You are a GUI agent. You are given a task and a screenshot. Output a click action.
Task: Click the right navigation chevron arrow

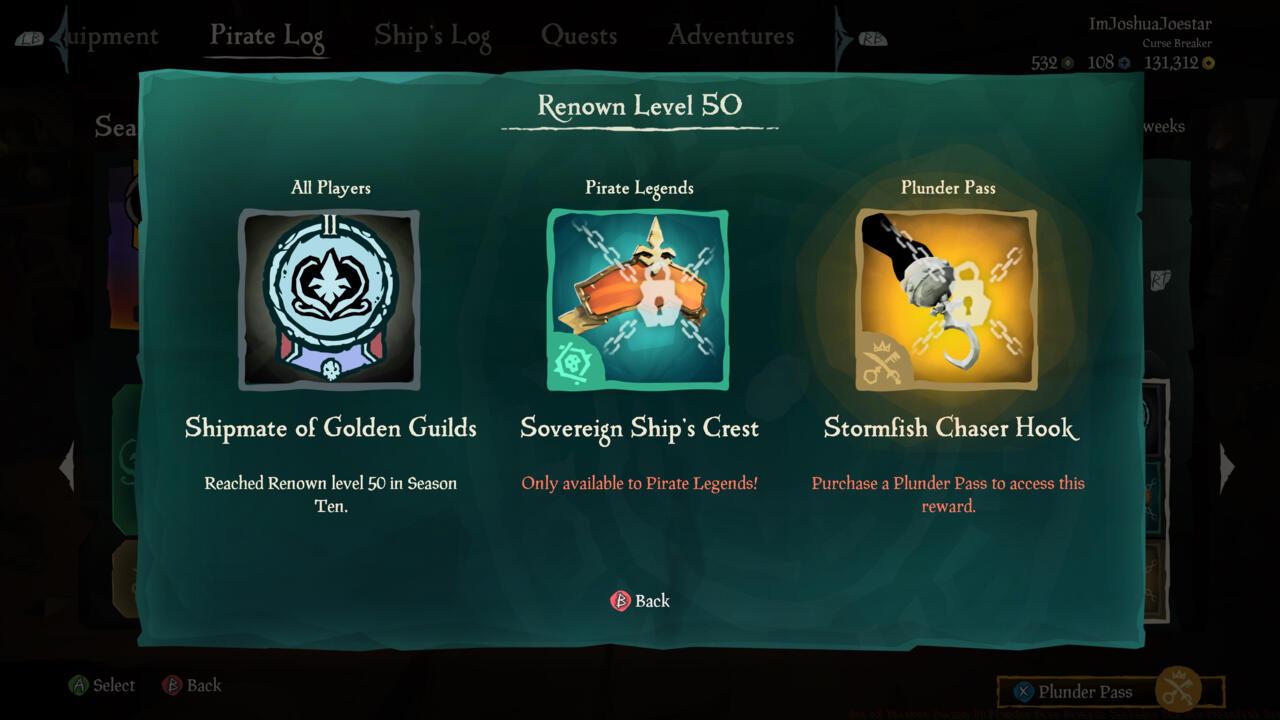[1228, 467]
